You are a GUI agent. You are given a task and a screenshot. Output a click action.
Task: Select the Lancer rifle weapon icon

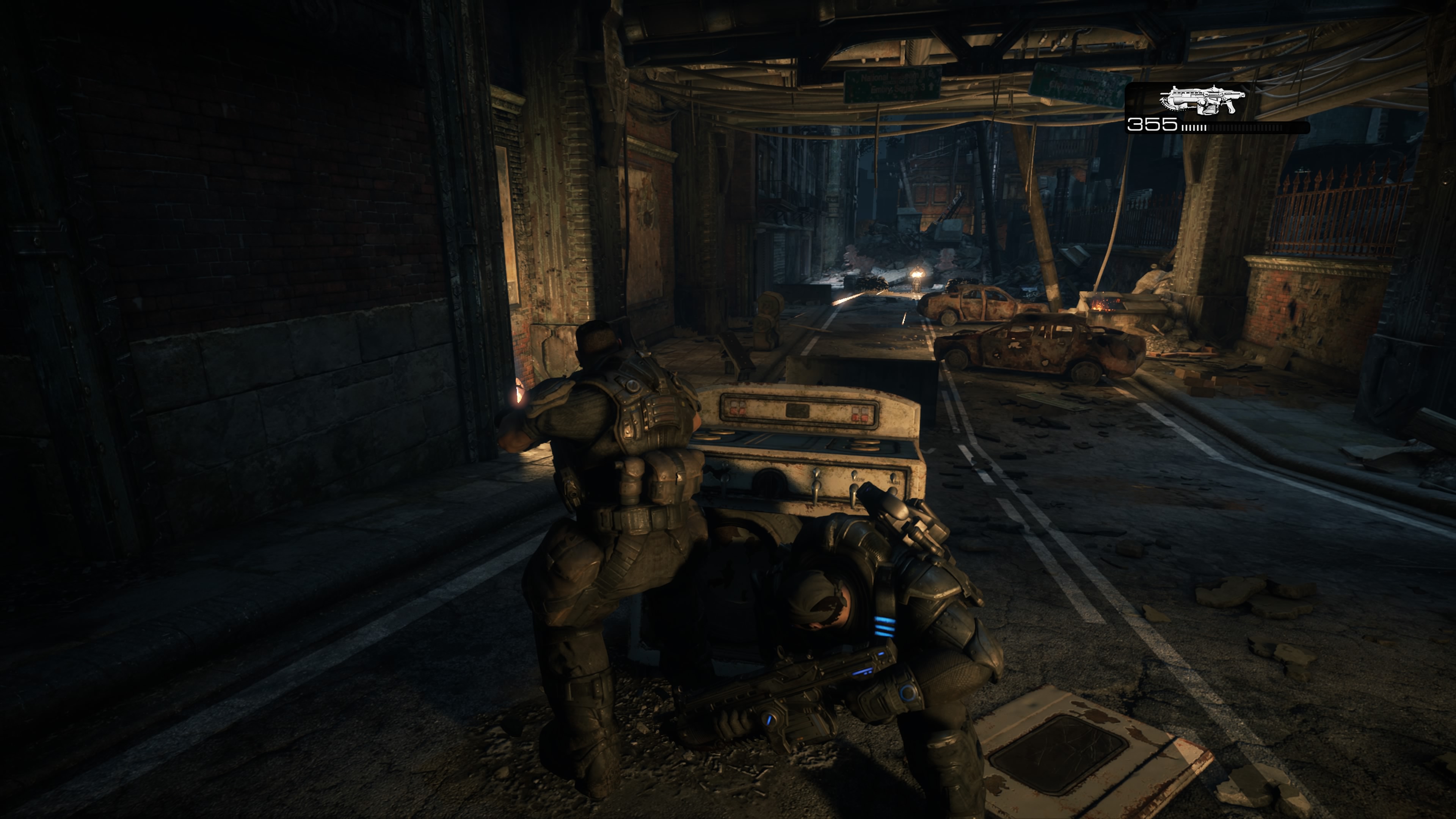coord(1202,100)
